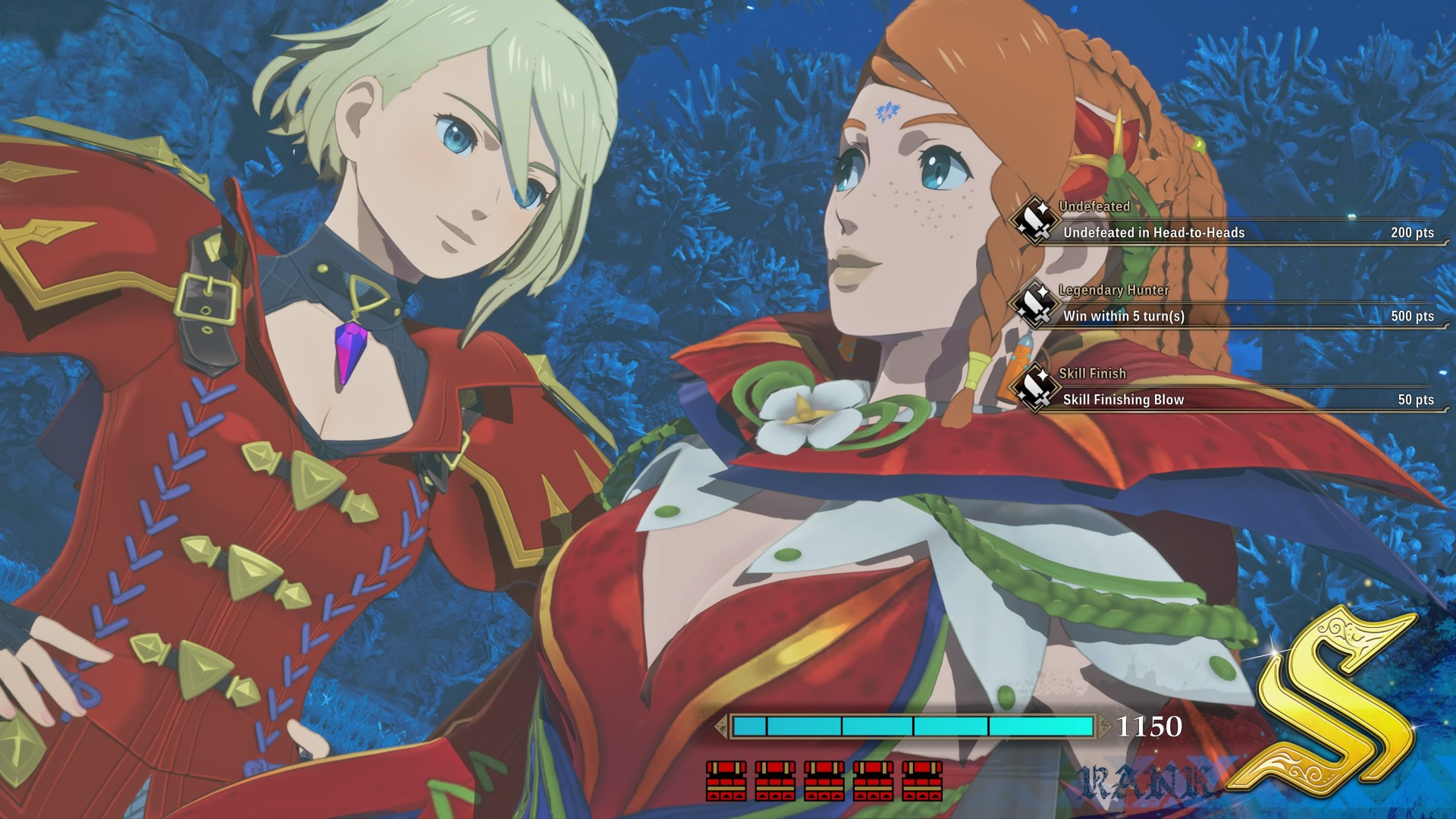The image size is (1456, 819).
Task: Select the Legendary Hunter bonus row
Action: click(1228, 315)
